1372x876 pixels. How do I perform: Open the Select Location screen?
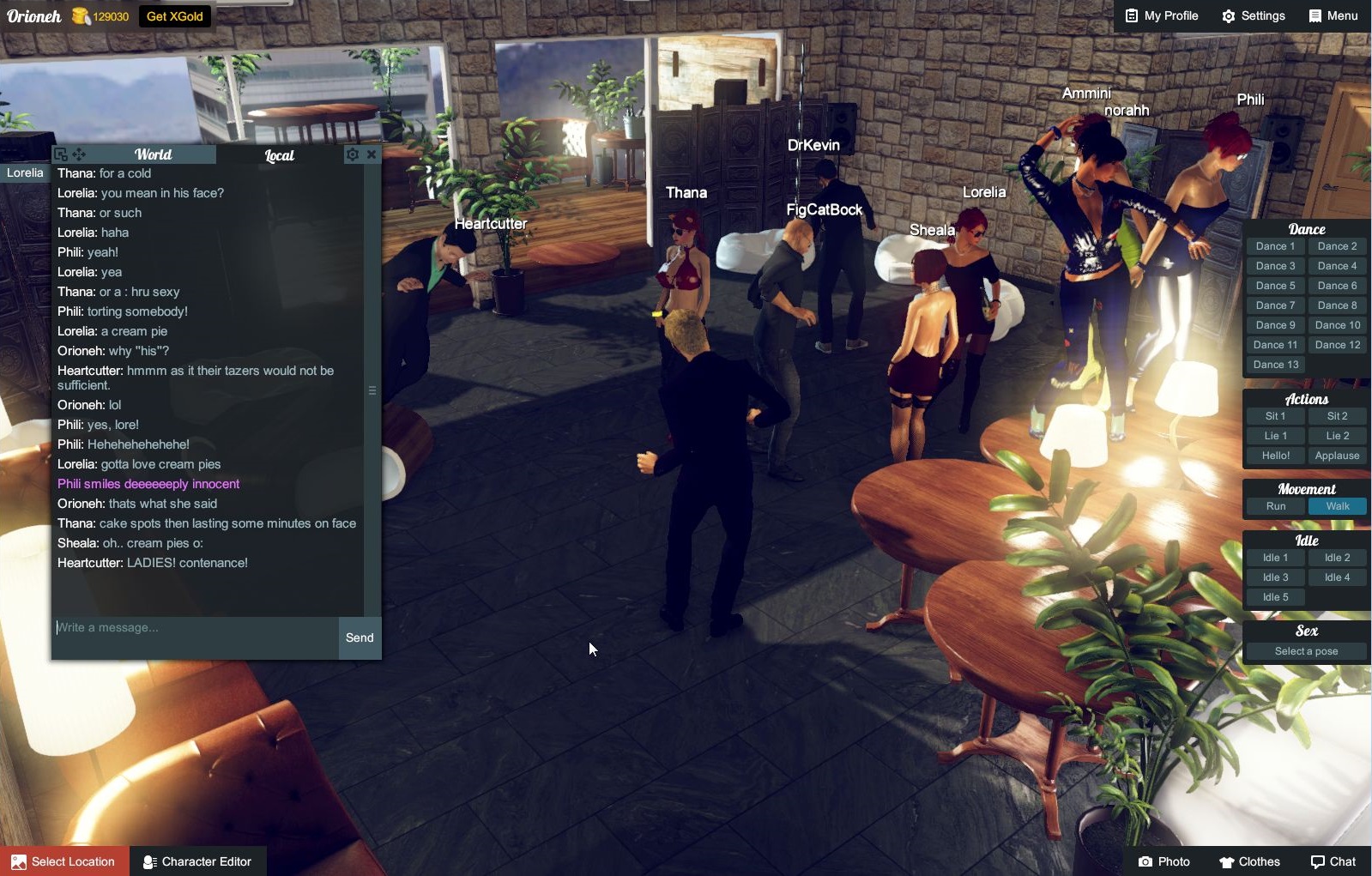click(x=64, y=861)
